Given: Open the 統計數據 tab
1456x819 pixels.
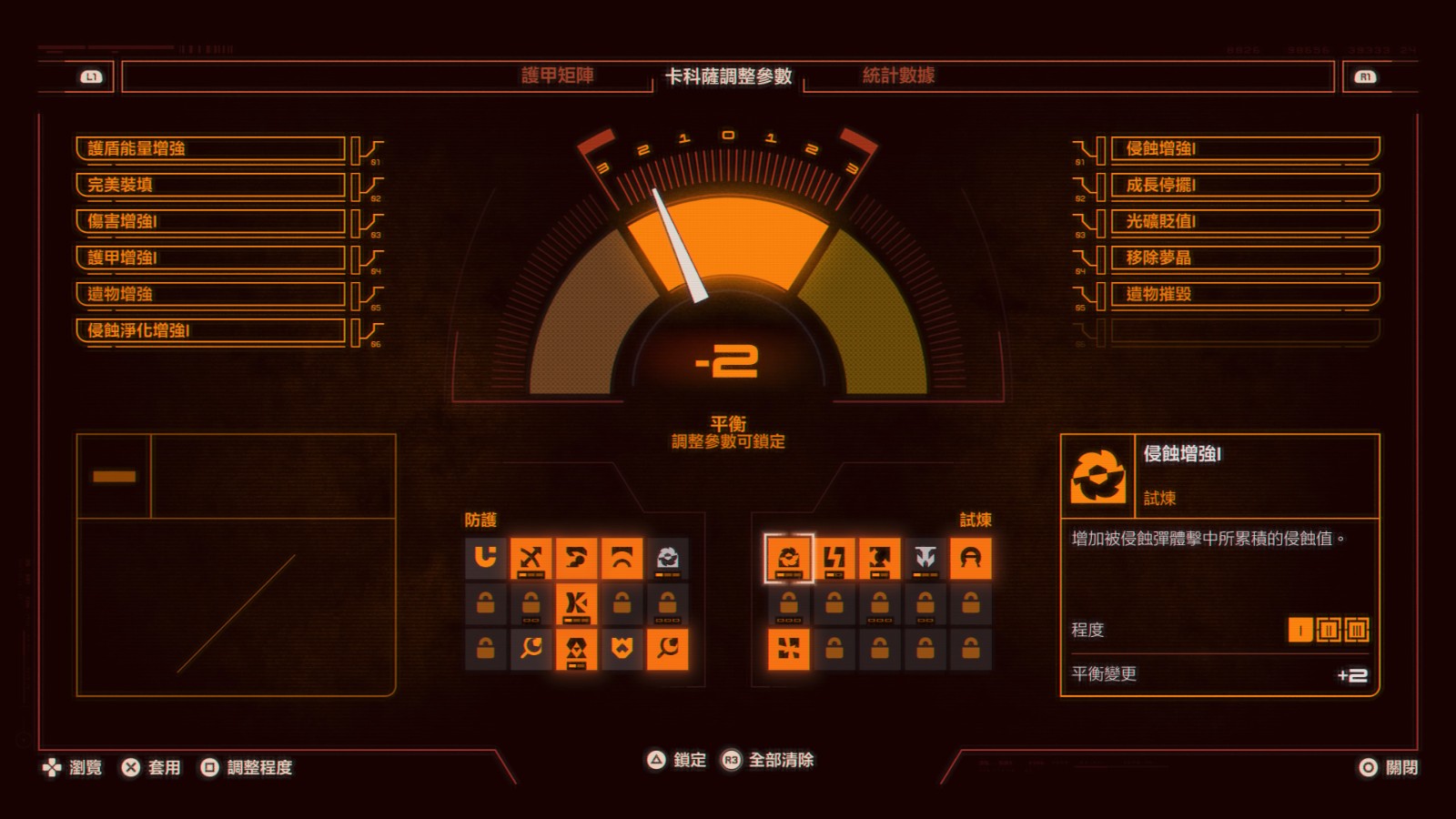Looking at the screenshot, I should pyautogui.click(x=898, y=76).
